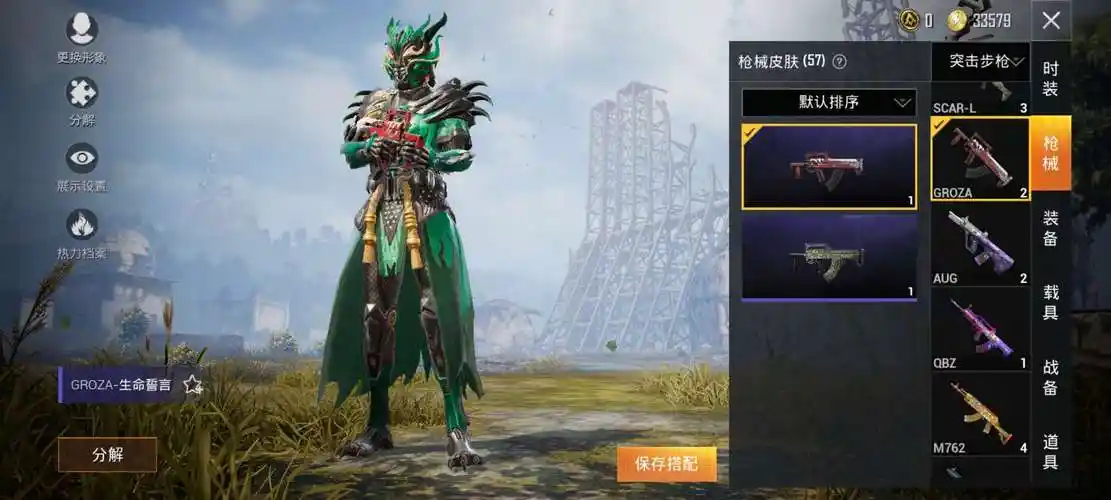
Task: Choose the QBZ weapon entry
Action: 980,330
